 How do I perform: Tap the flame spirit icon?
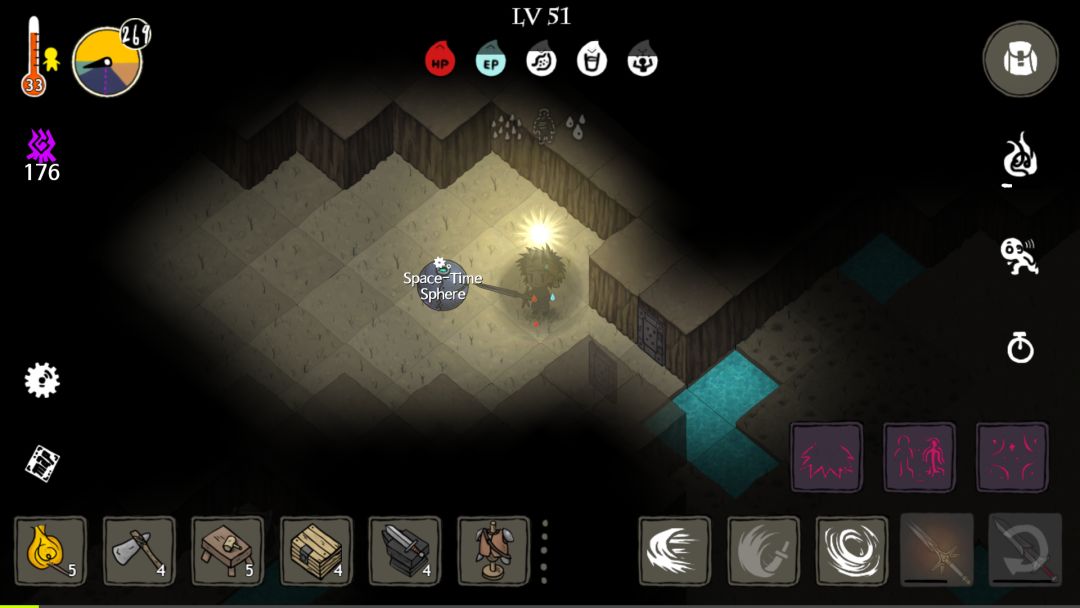pos(1019,159)
